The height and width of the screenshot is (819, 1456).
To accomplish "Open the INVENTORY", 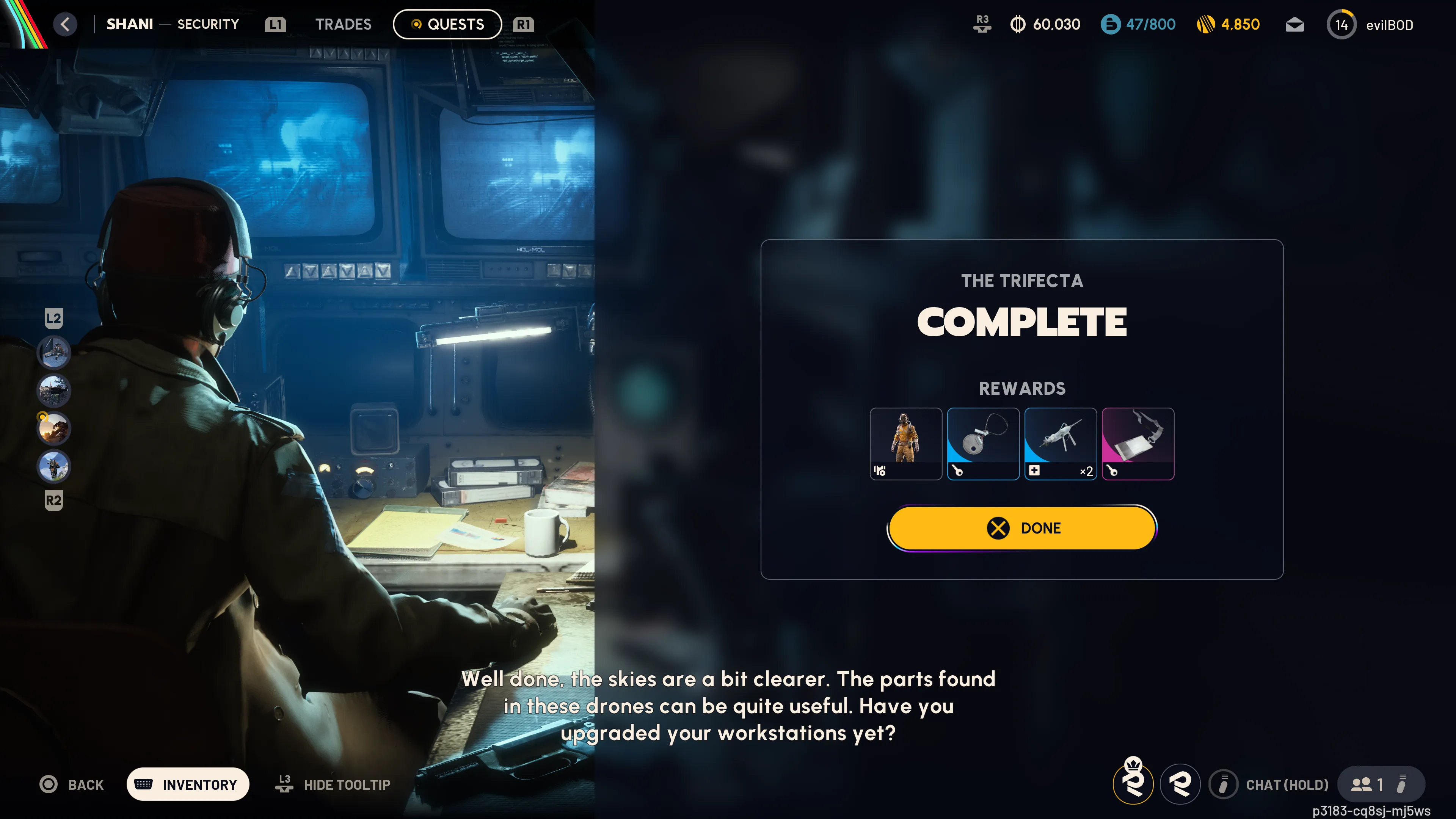I will pos(188,784).
